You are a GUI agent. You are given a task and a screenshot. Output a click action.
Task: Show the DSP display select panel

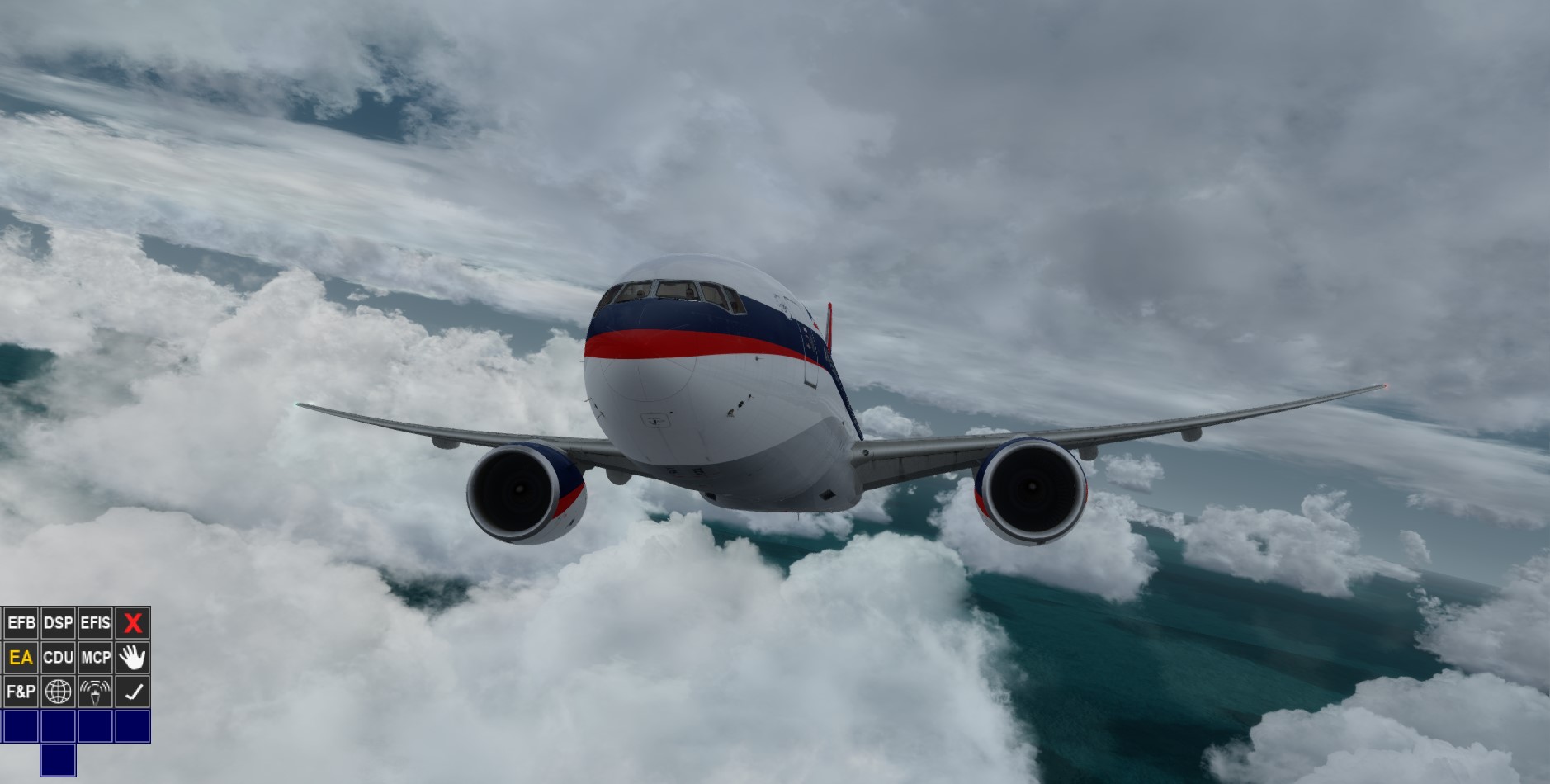(56, 623)
